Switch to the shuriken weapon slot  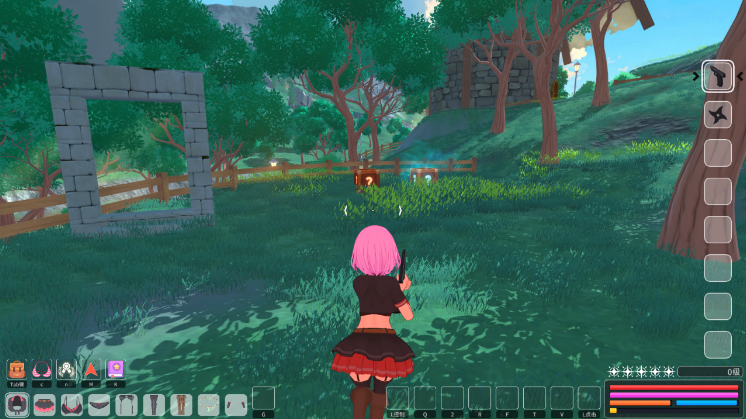click(717, 115)
